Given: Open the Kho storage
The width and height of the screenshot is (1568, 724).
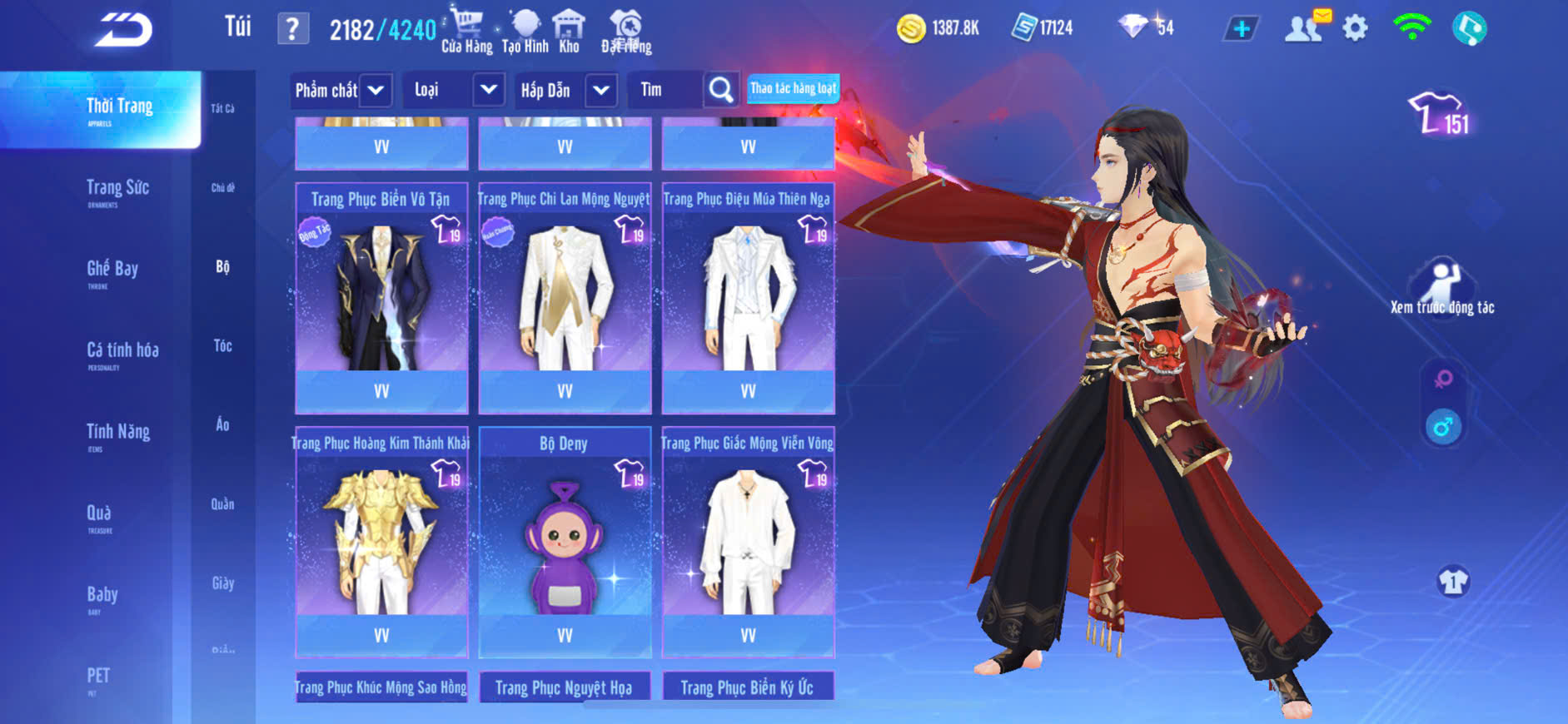Looking at the screenshot, I should coord(569,32).
